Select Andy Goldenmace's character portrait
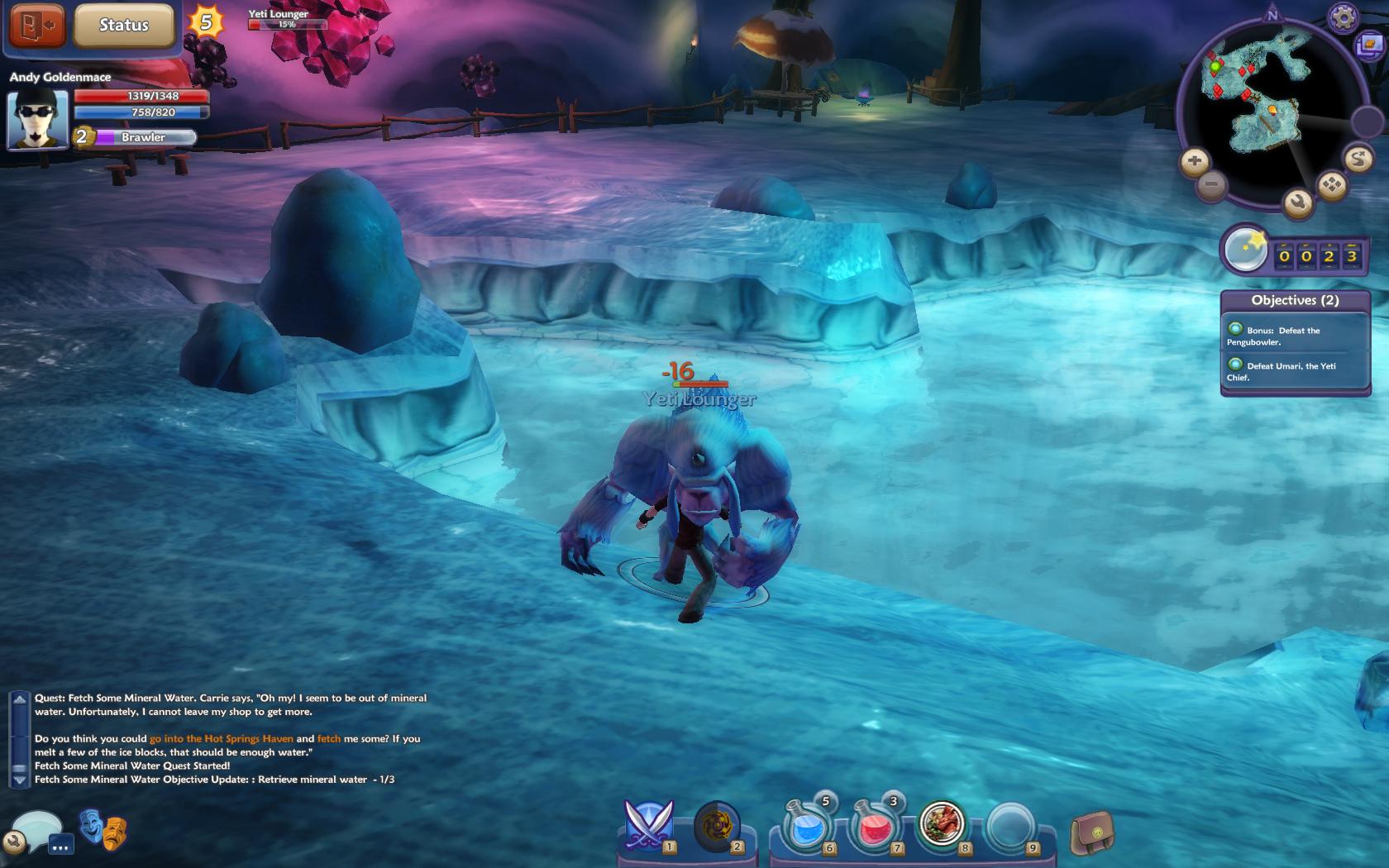Screen dimensions: 1389x868 tap(37, 118)
